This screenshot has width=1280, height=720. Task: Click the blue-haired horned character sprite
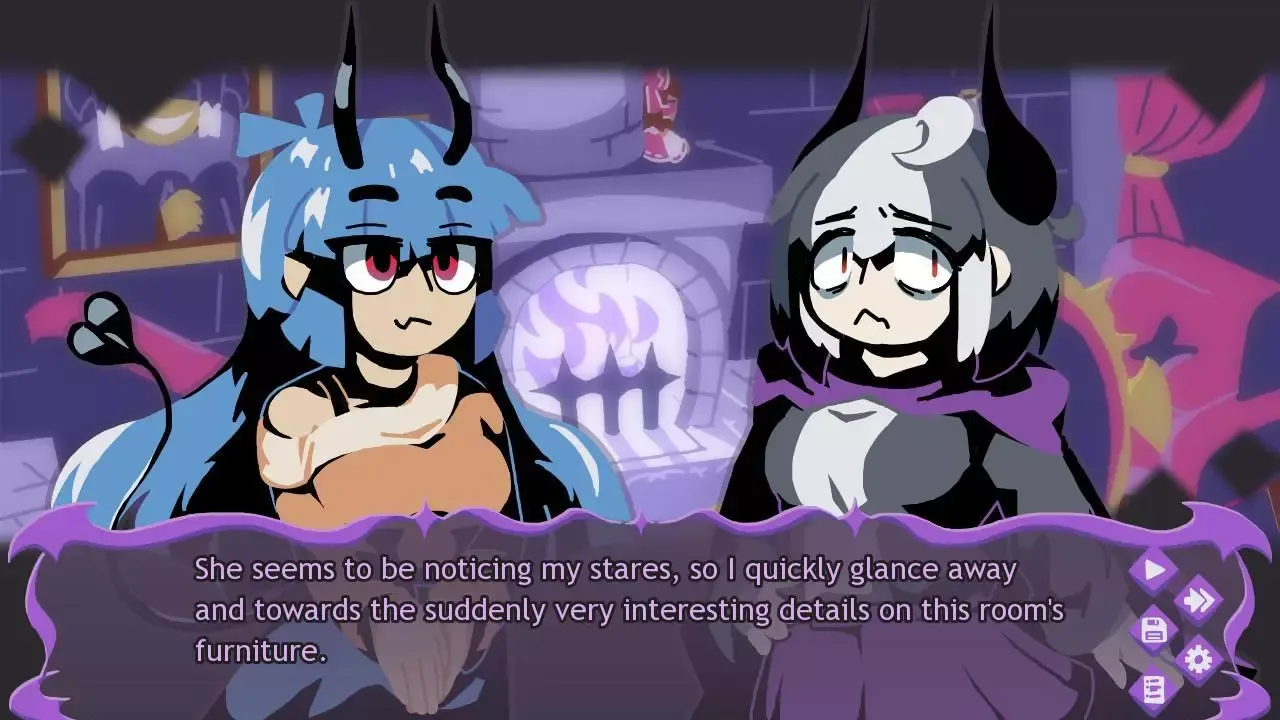[x=370, y=300]
